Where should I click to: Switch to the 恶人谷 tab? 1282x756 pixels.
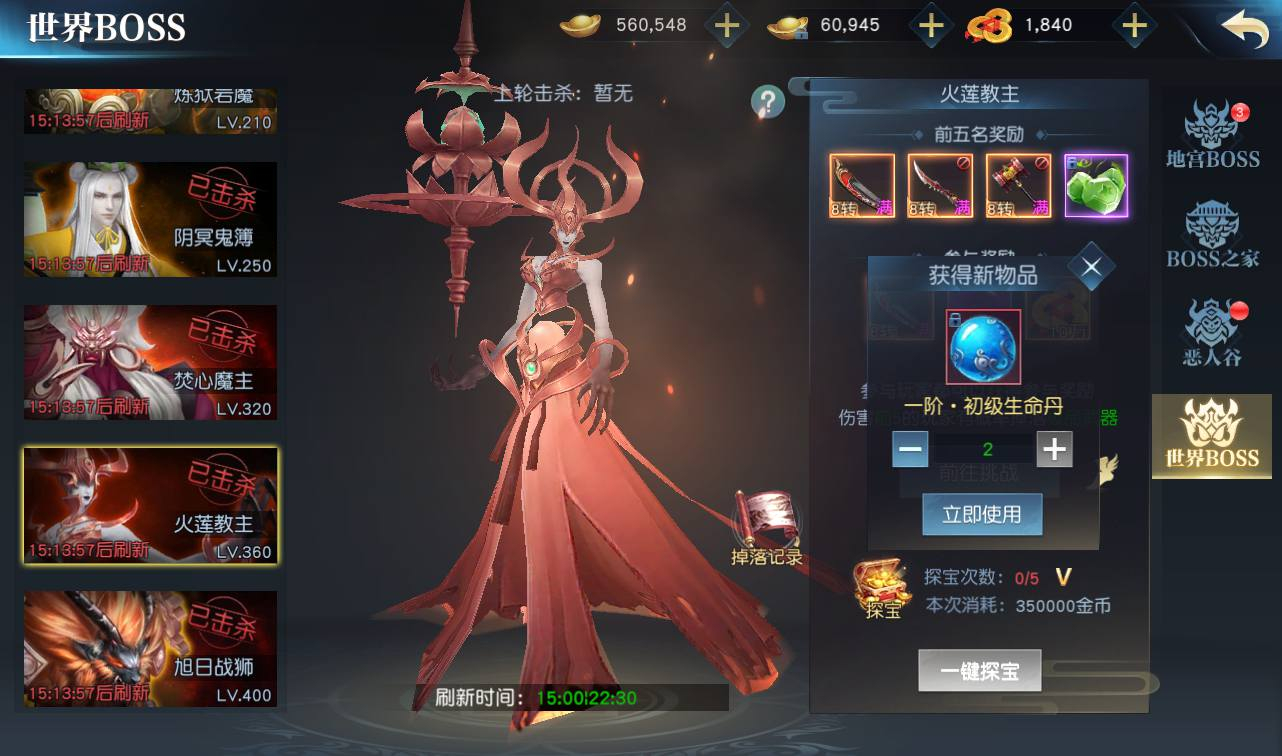click(1212, 333)
